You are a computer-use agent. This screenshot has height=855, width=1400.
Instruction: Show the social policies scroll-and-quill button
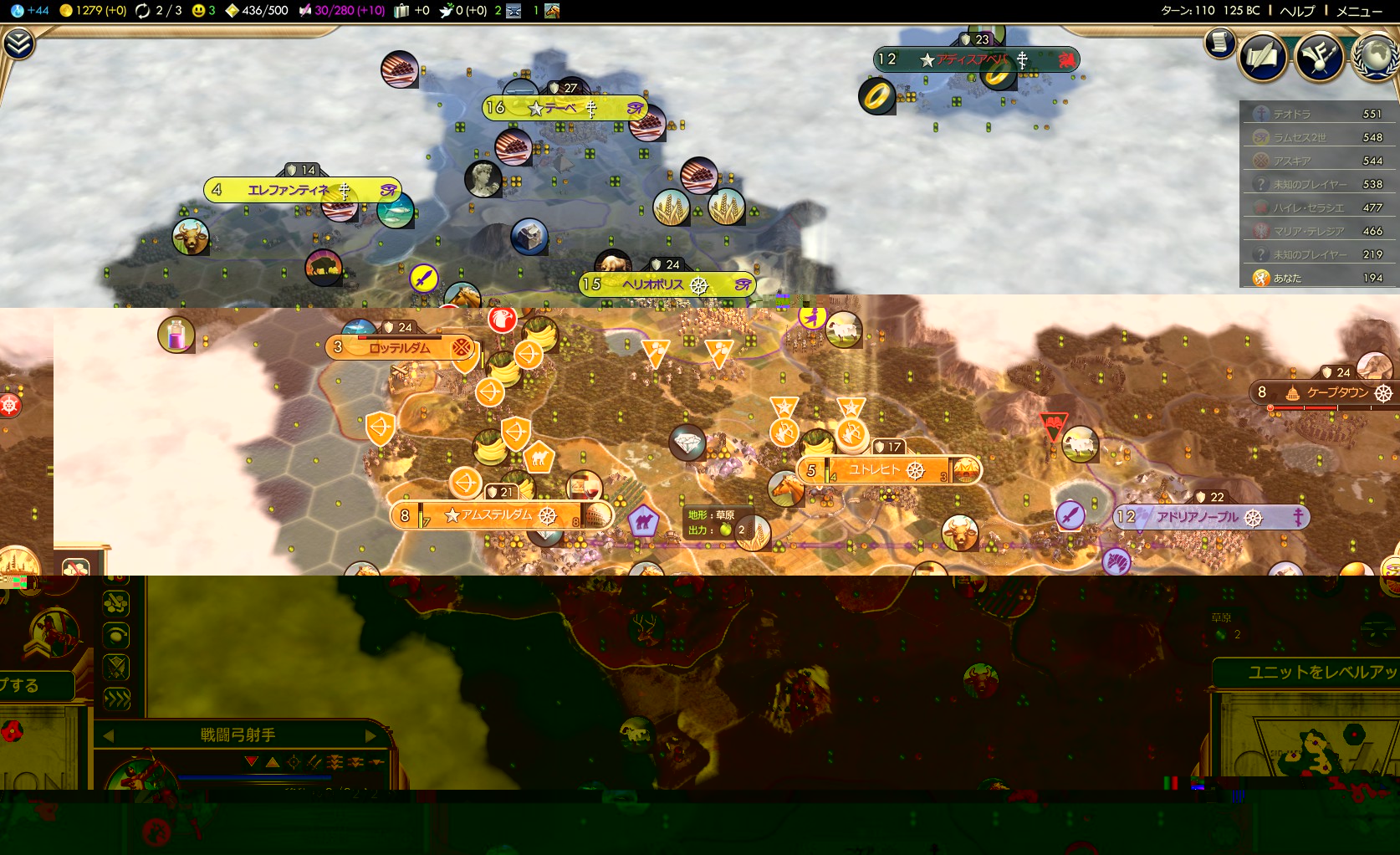tap(1262, 56)
